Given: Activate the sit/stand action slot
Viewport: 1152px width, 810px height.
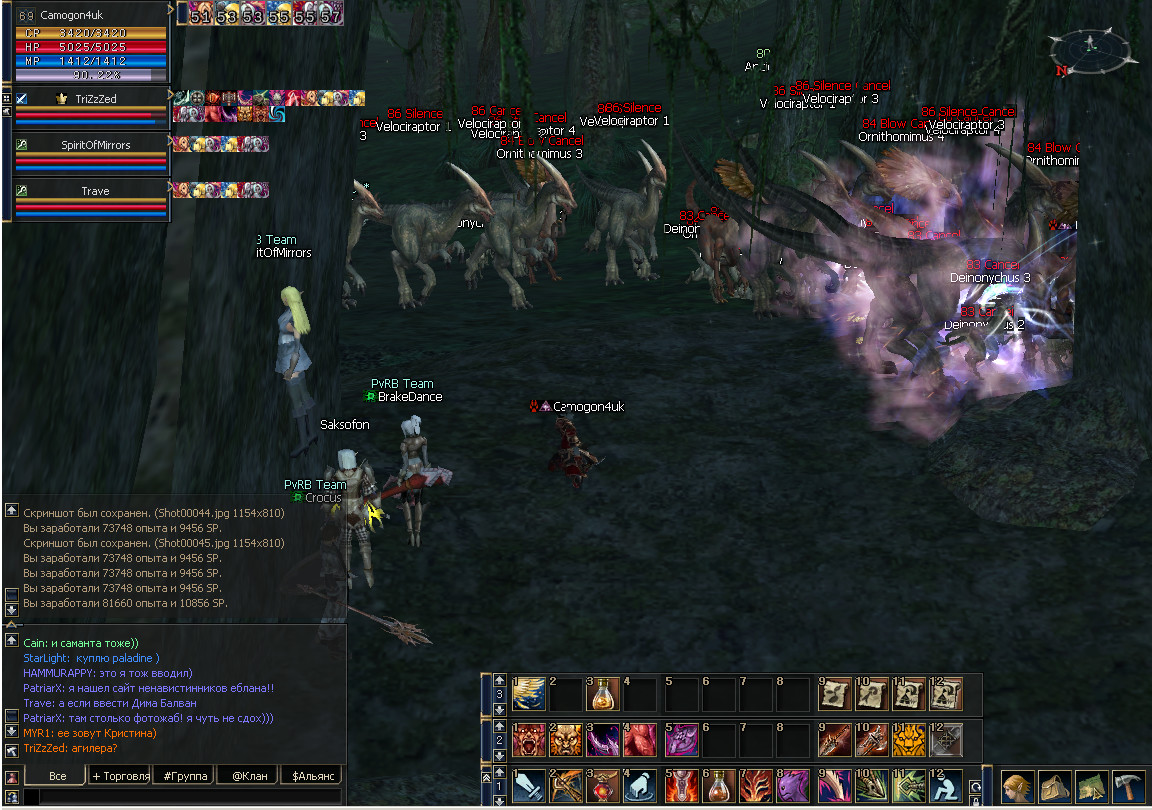Looking at the screenshot, I should tap(945, 786).
